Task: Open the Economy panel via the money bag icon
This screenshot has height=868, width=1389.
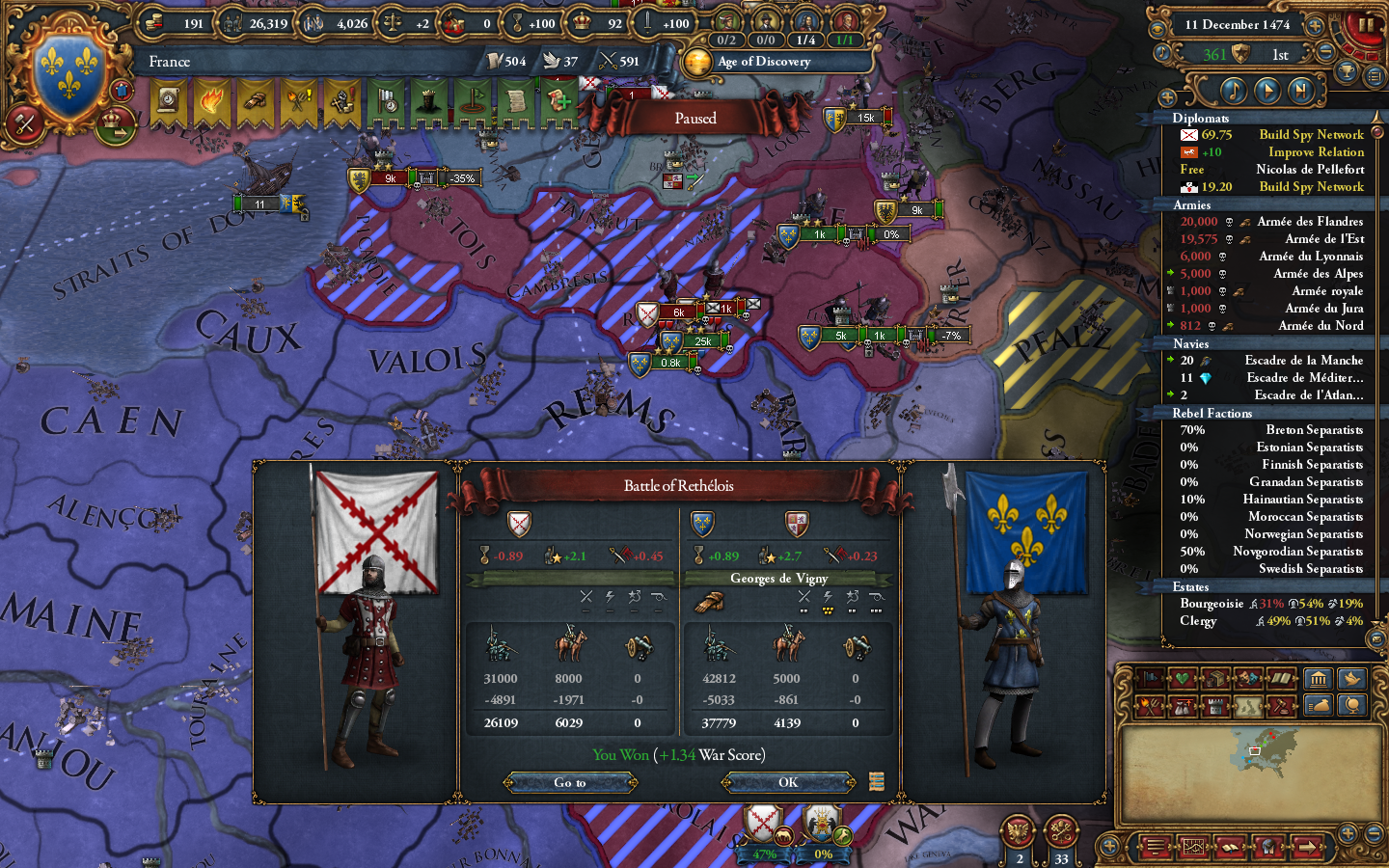Action: click(x=1319, y=705)
